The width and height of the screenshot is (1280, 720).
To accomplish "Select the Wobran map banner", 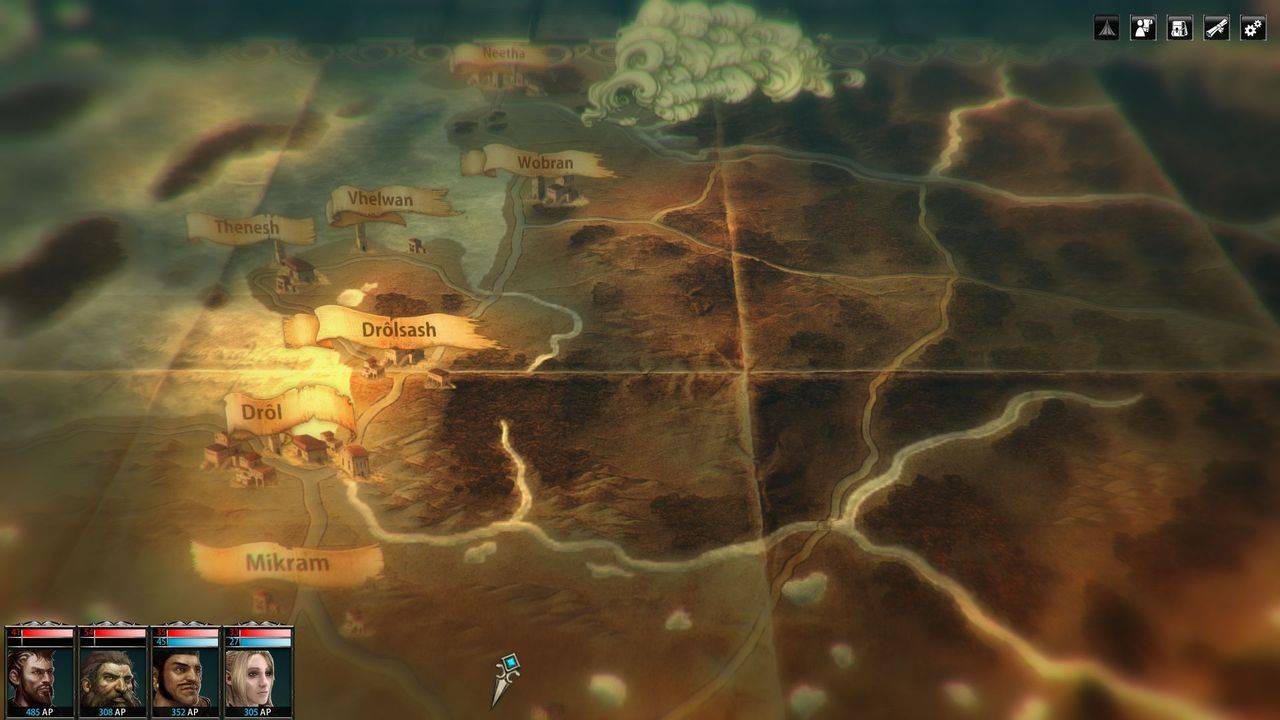I will pos(545,162).
